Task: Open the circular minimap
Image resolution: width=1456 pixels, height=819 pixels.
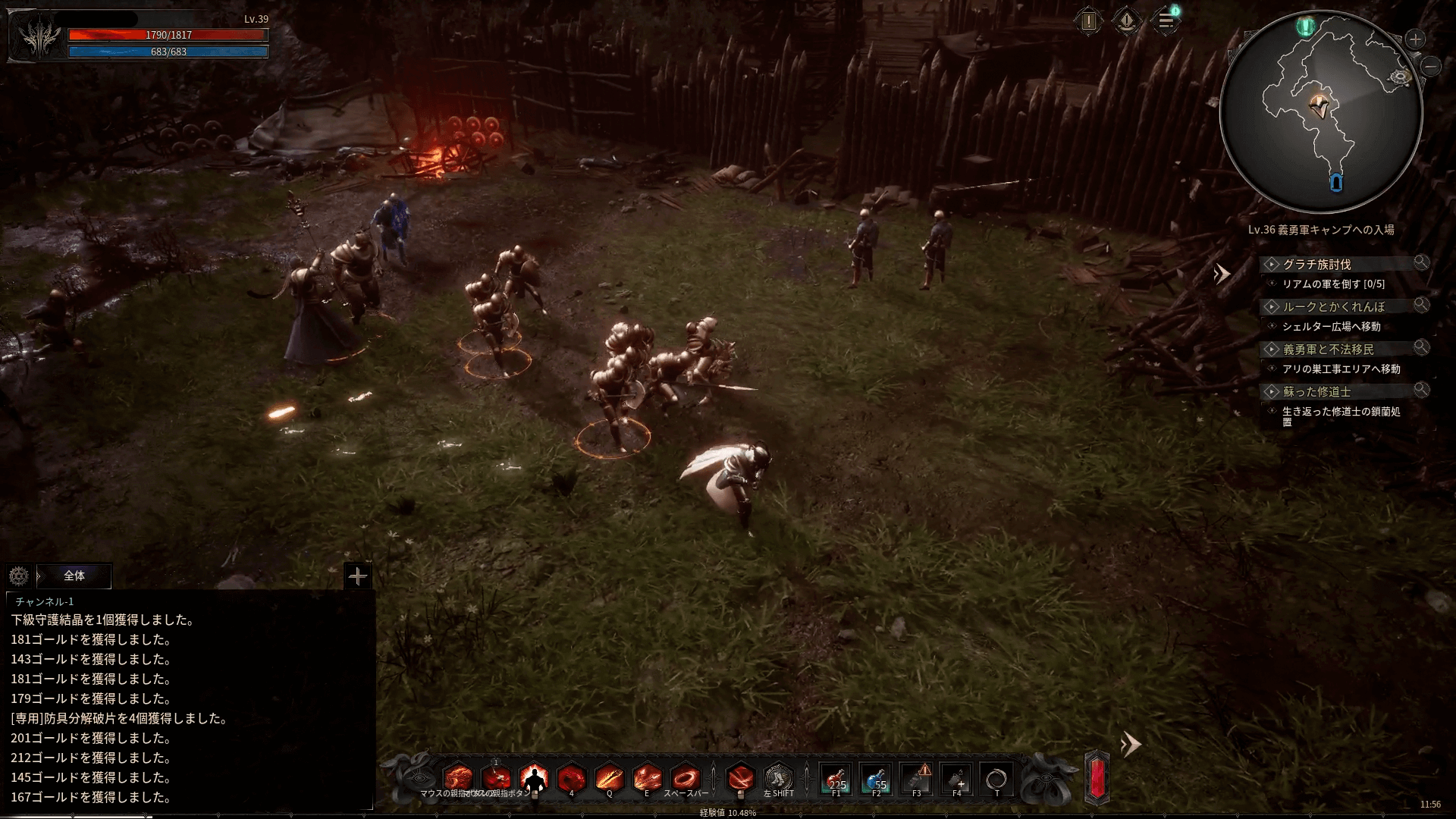Action: click(x=1320, y=112)
